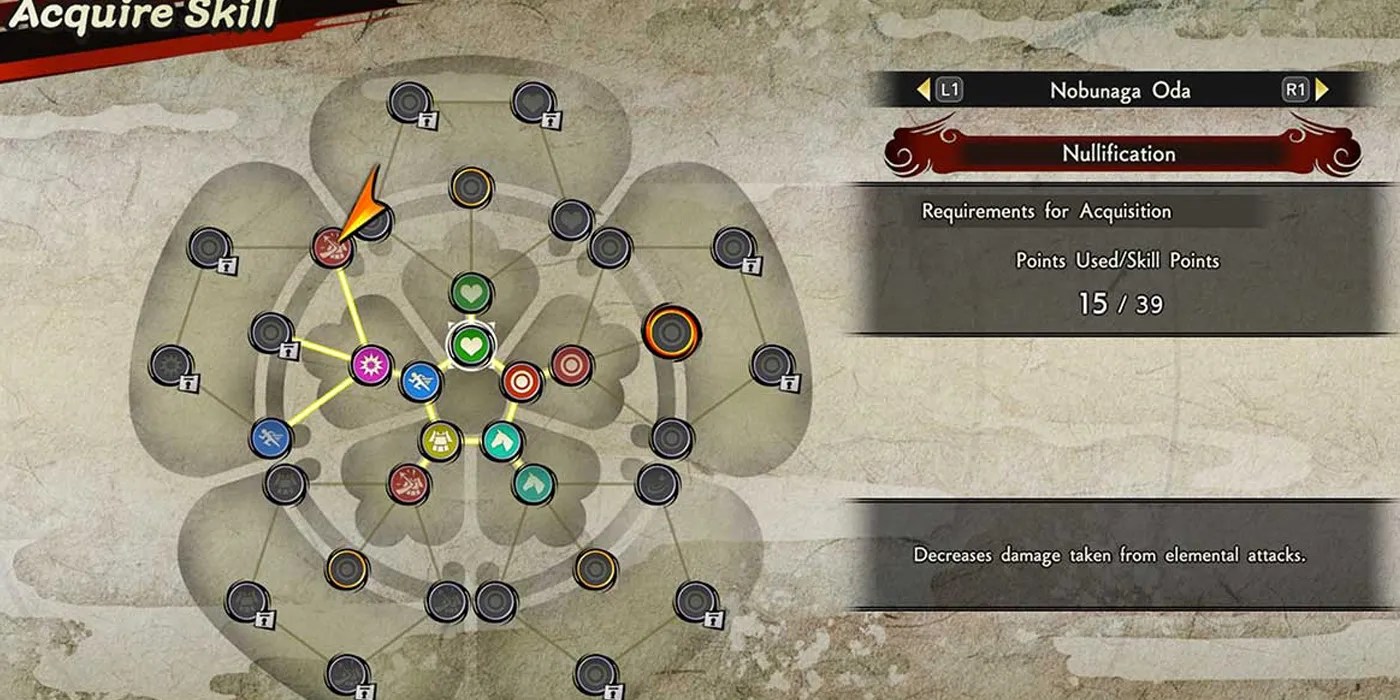Select the large fiery orange-ringed skill node
Screen dimensions: 1400x700
pyautogui.click(x=671, y=333)
